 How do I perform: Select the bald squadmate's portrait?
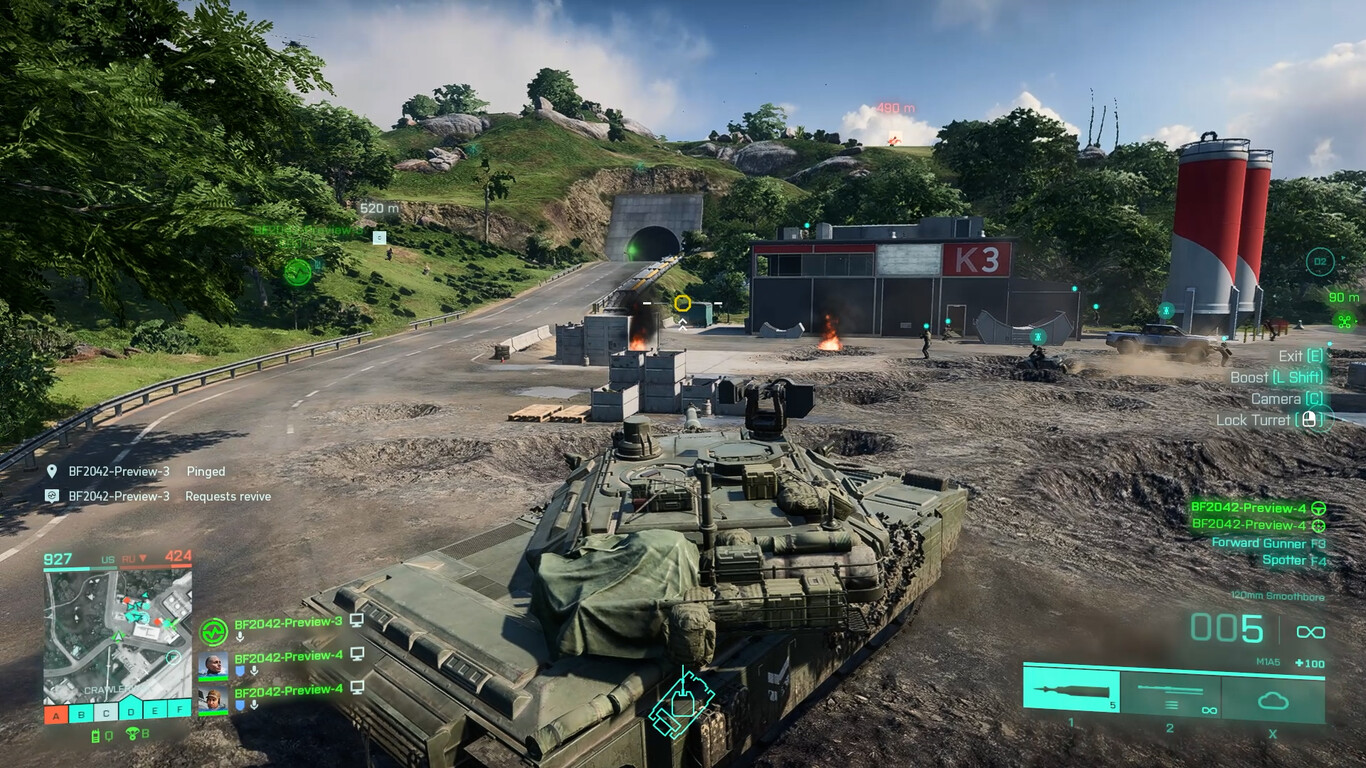[212, 664]
